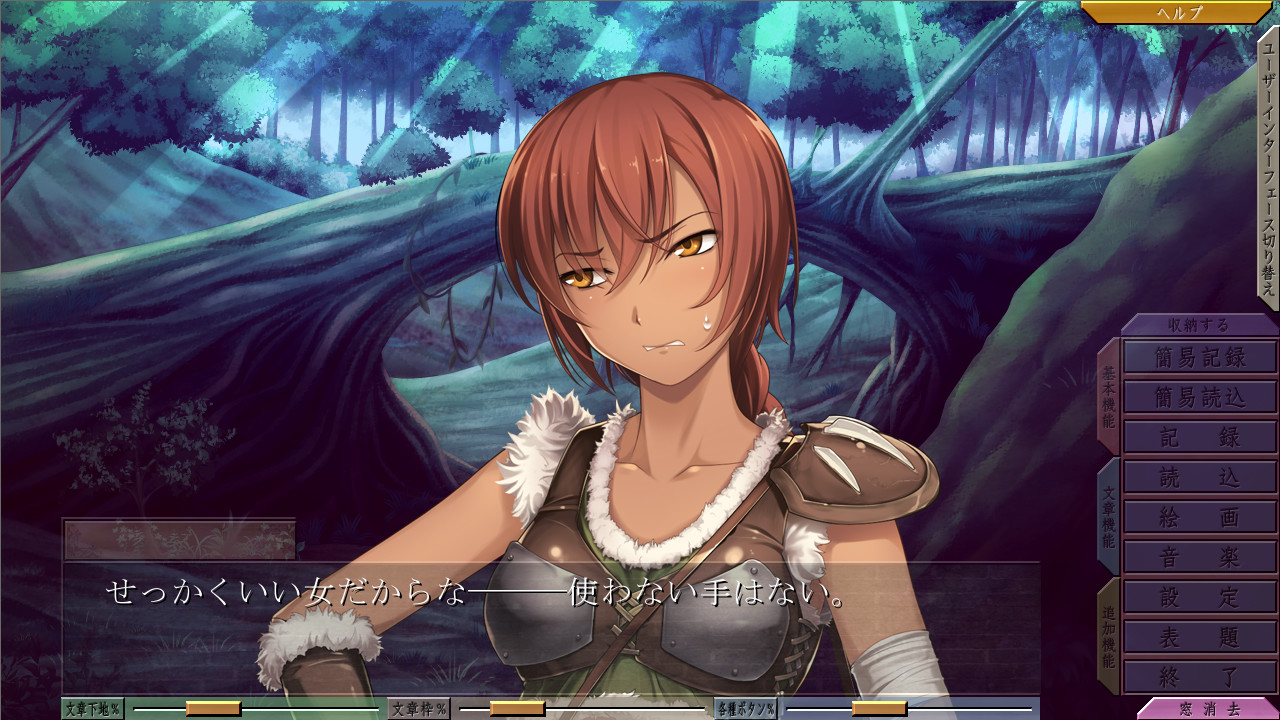Switch to the 追加機能 side tab

[1108, 636]
